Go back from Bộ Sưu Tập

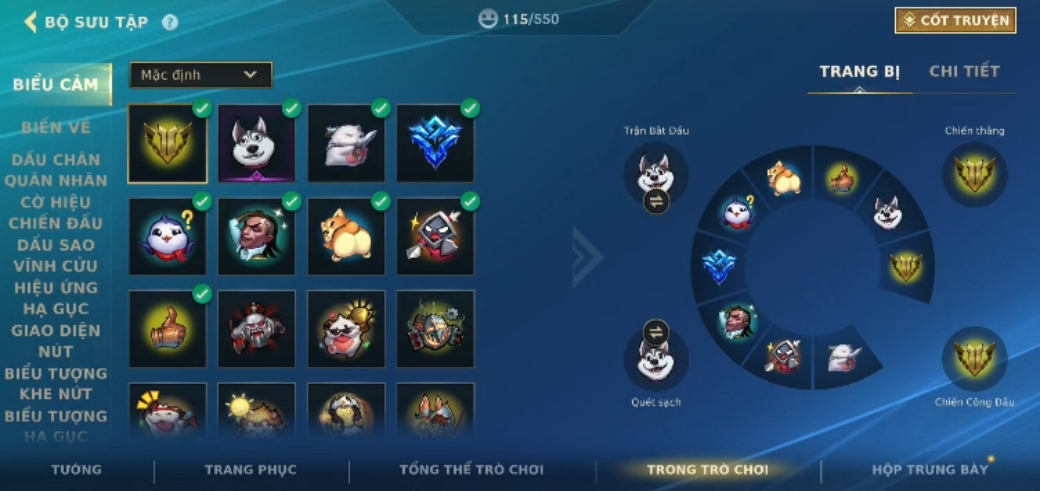(x=30, y=22)
